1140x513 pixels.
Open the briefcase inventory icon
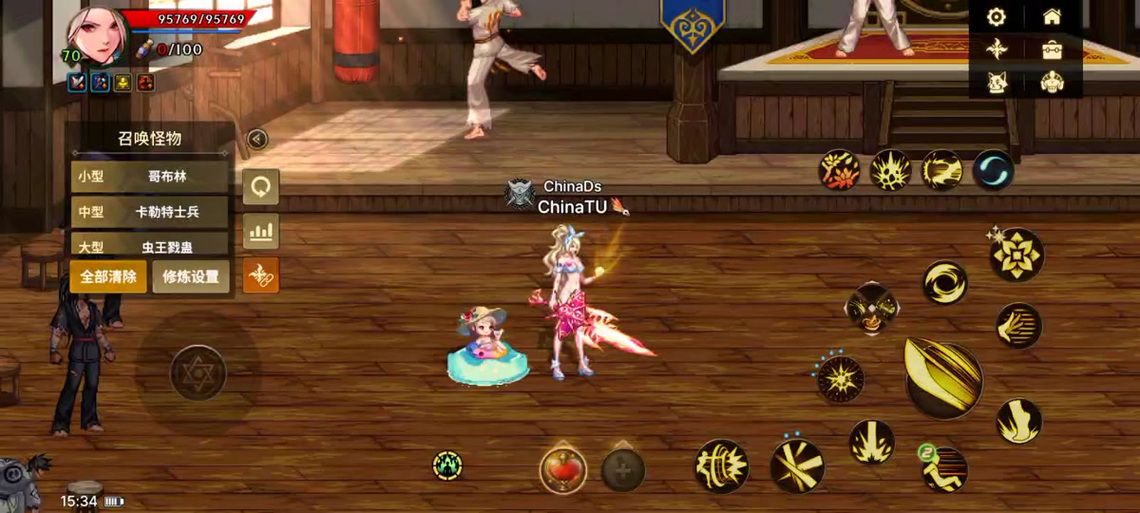1051,49
